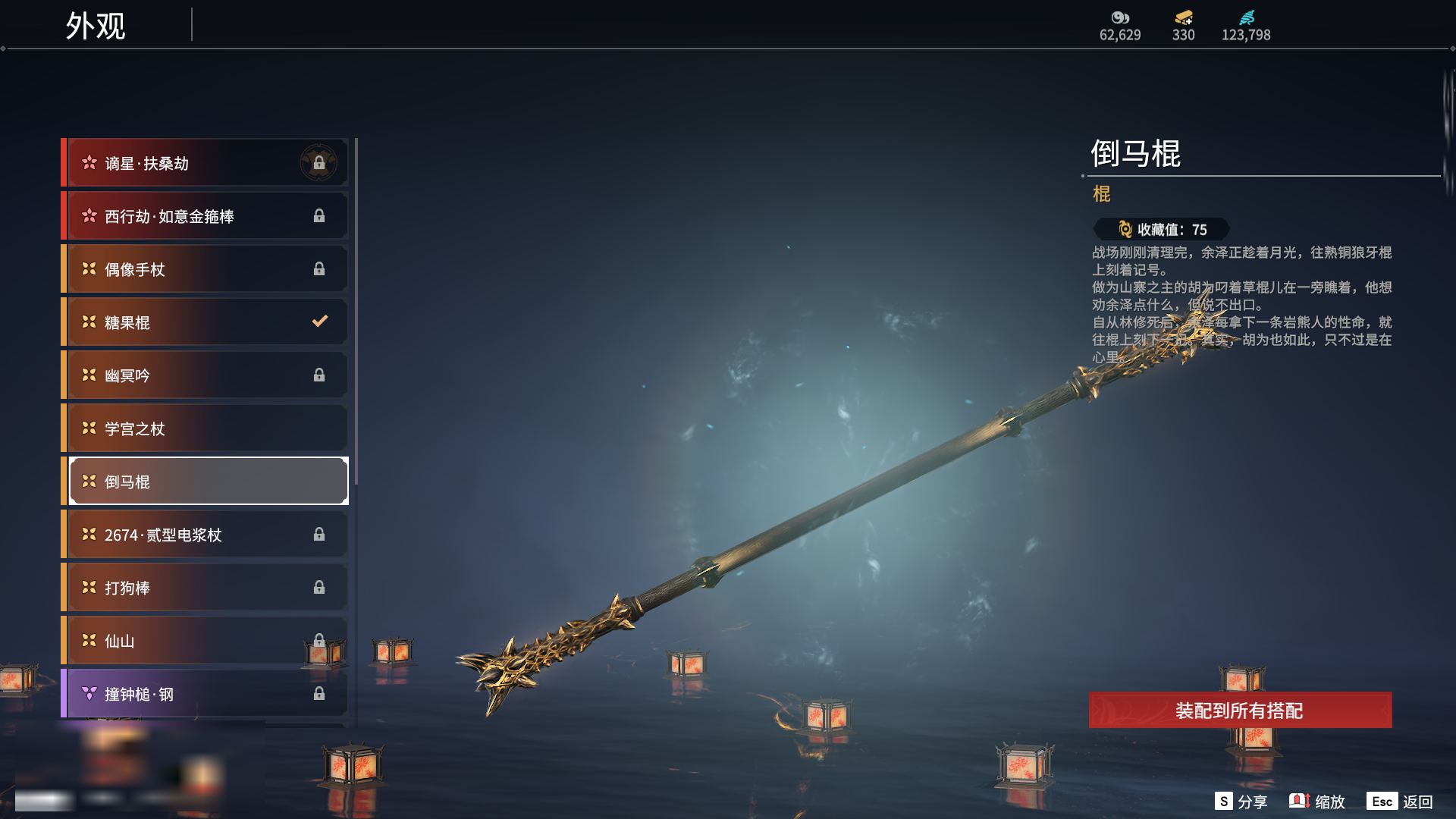Go back using the 返回 button
Image resolution: width=1456 pixels, height=819 pixels.
(1401, 802)
